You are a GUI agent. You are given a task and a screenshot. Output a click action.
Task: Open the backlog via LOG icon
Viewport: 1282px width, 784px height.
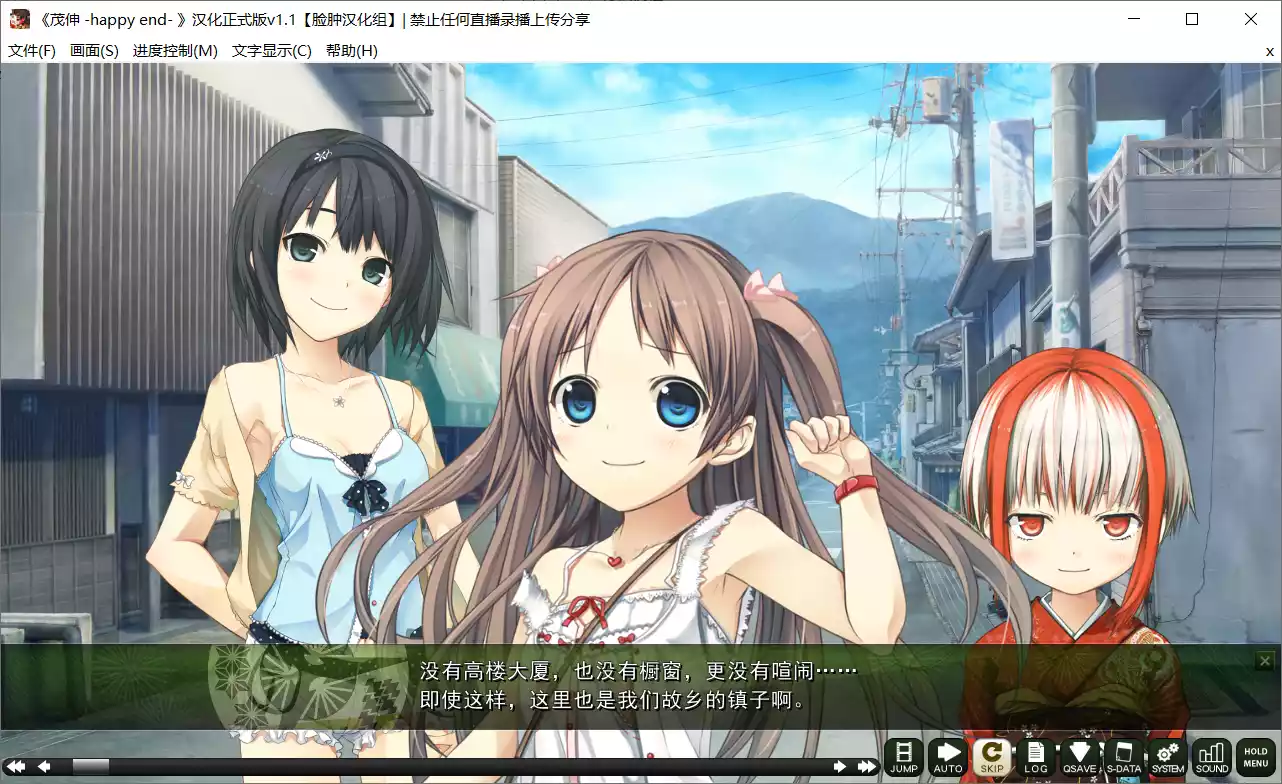pos(1035,757)
